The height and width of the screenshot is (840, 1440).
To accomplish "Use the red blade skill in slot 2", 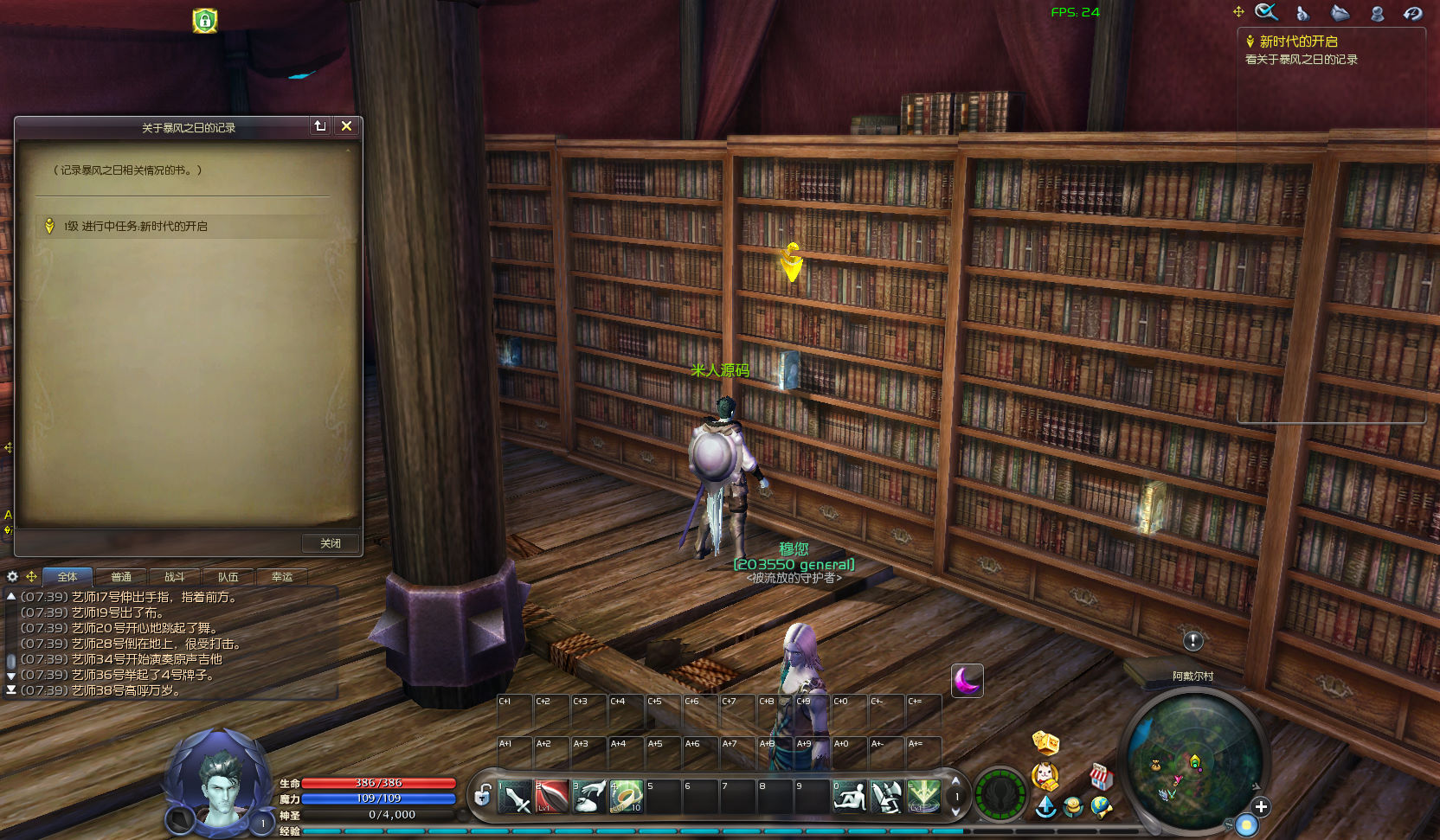I will 552,797.
